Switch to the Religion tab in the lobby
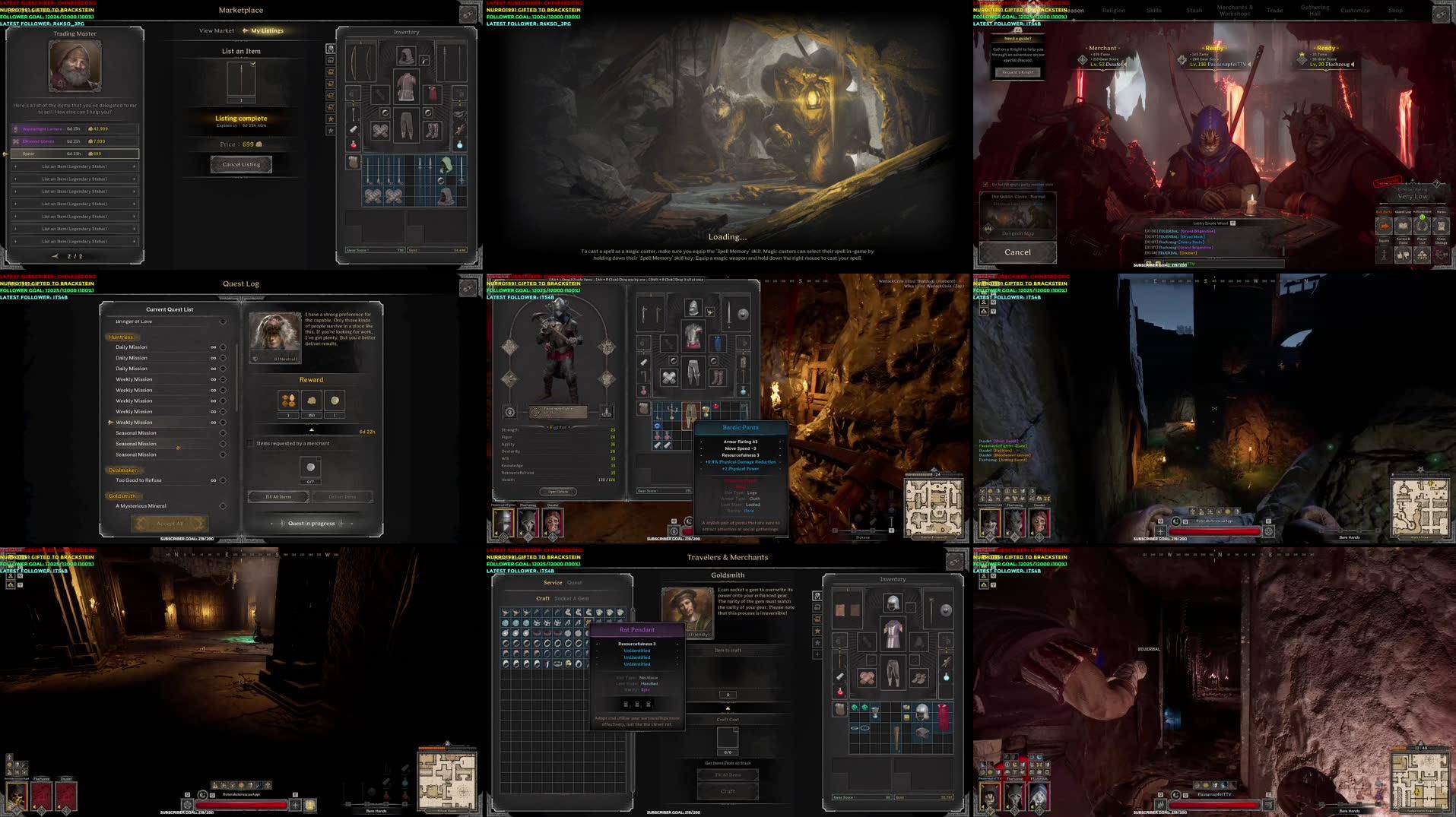This screenshot has height=817, width=1456. [x=1113, y=11]
